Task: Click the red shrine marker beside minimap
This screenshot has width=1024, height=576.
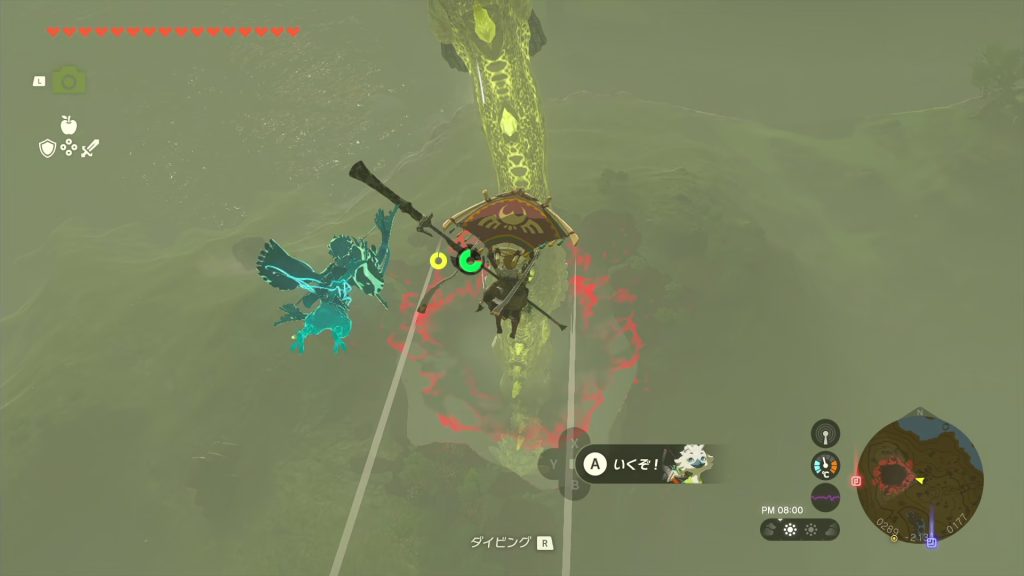Action: [x=856, y=480]
